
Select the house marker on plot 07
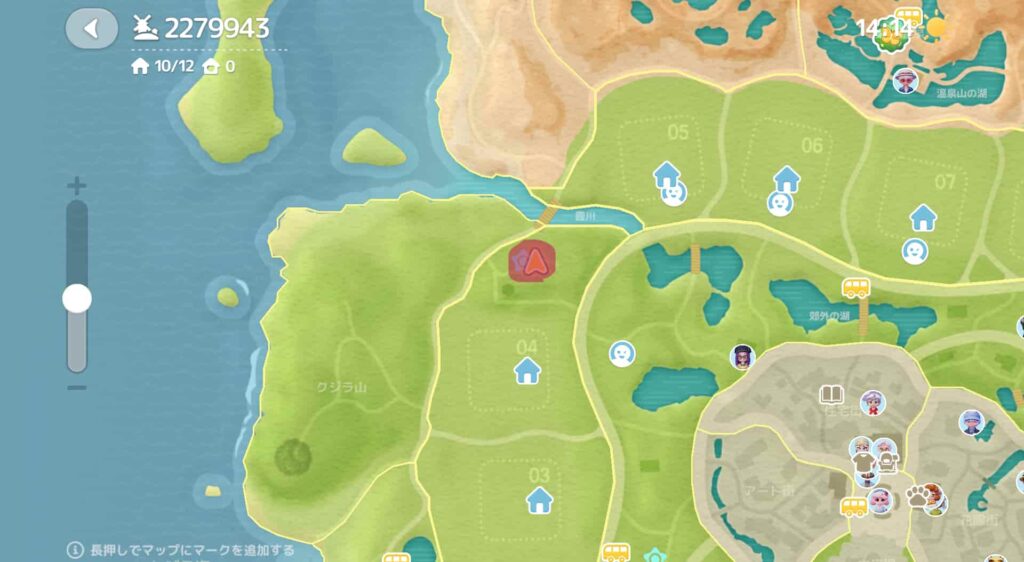922,216
